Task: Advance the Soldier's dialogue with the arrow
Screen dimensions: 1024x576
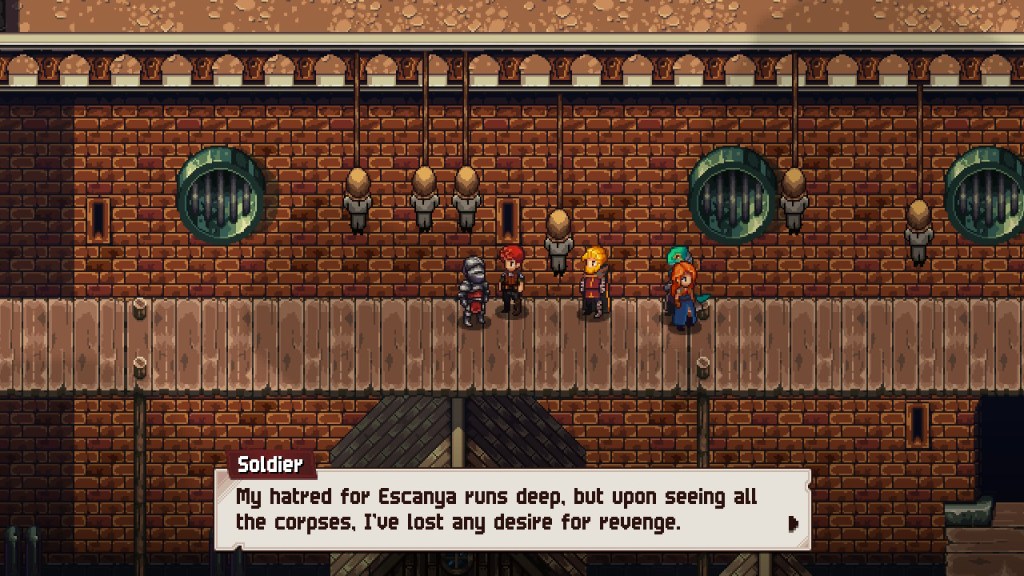Action: (x=793, y=523)
